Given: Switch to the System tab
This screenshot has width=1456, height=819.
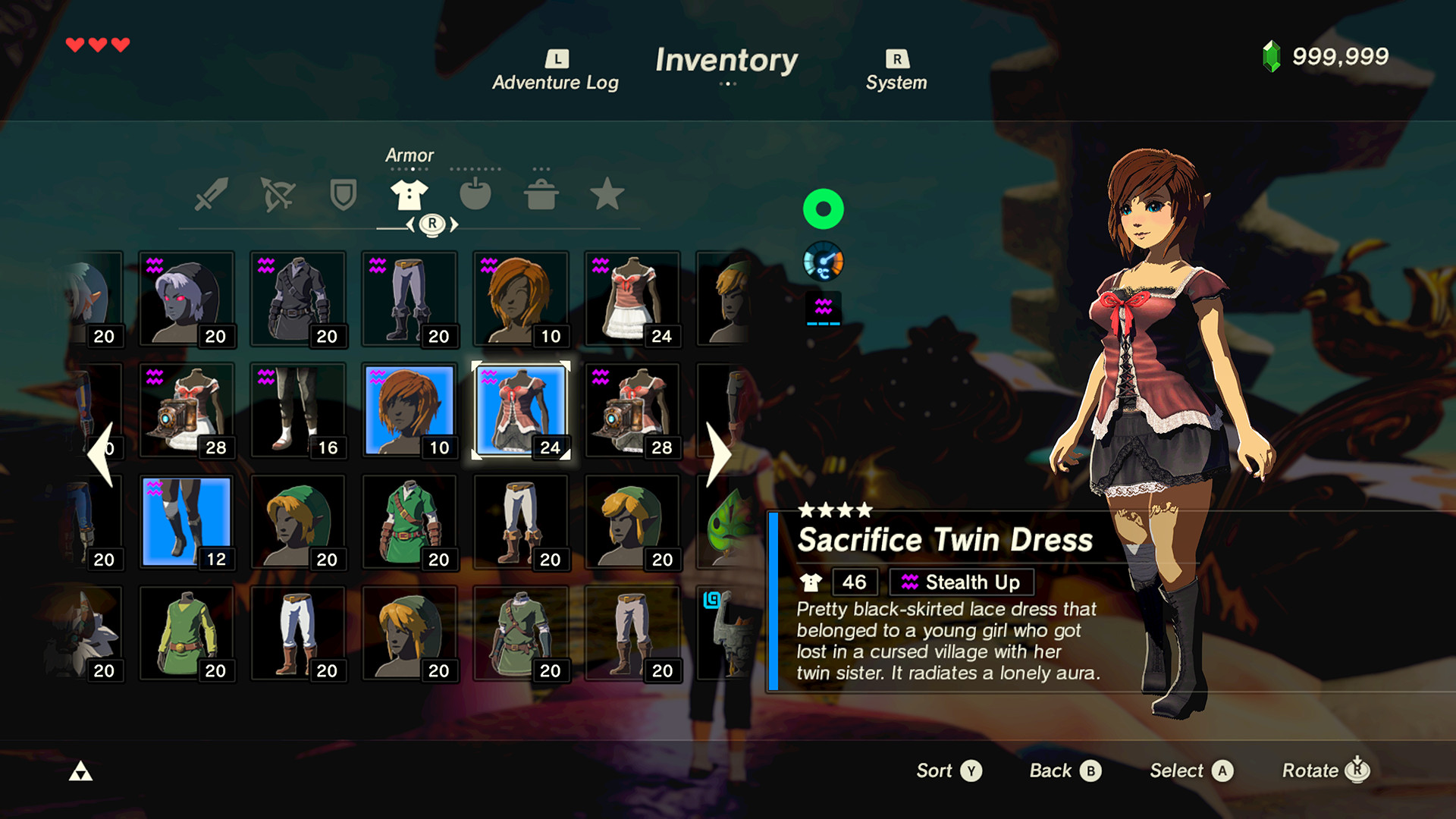Looking at the screenshot, I should pyautogui.click(x=896, y=70).
